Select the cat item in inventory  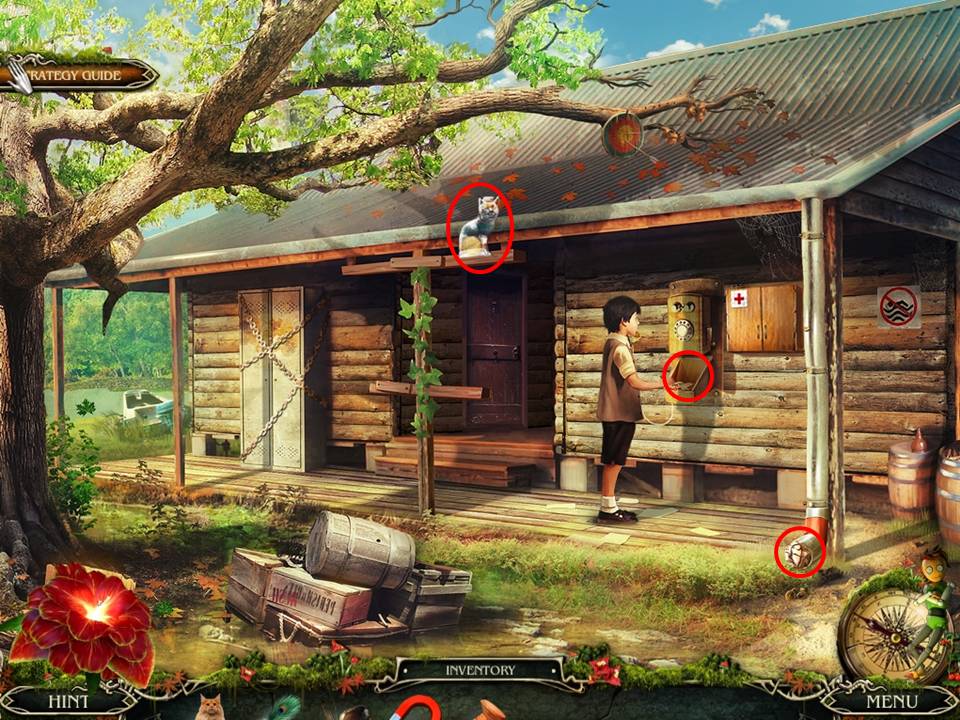point(209,708)
